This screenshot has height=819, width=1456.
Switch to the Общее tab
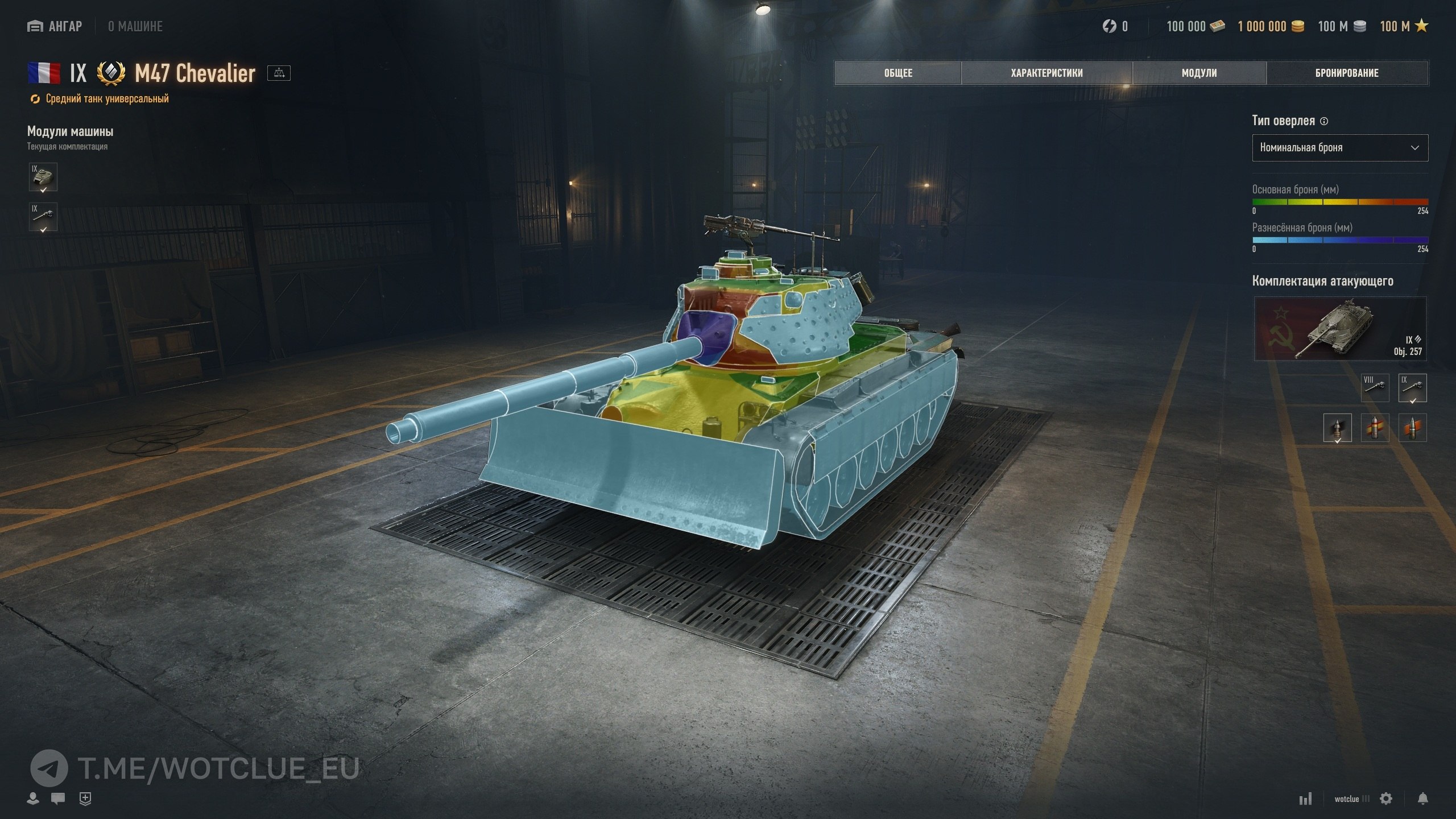(x=898, y=73)
